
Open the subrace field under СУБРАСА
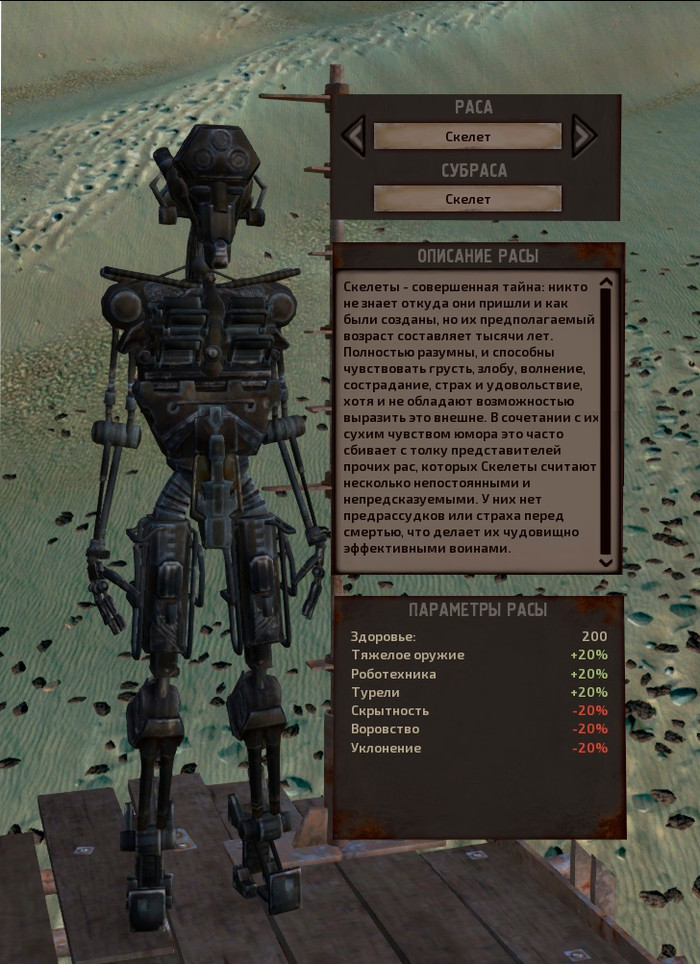(x=468, y=198)
